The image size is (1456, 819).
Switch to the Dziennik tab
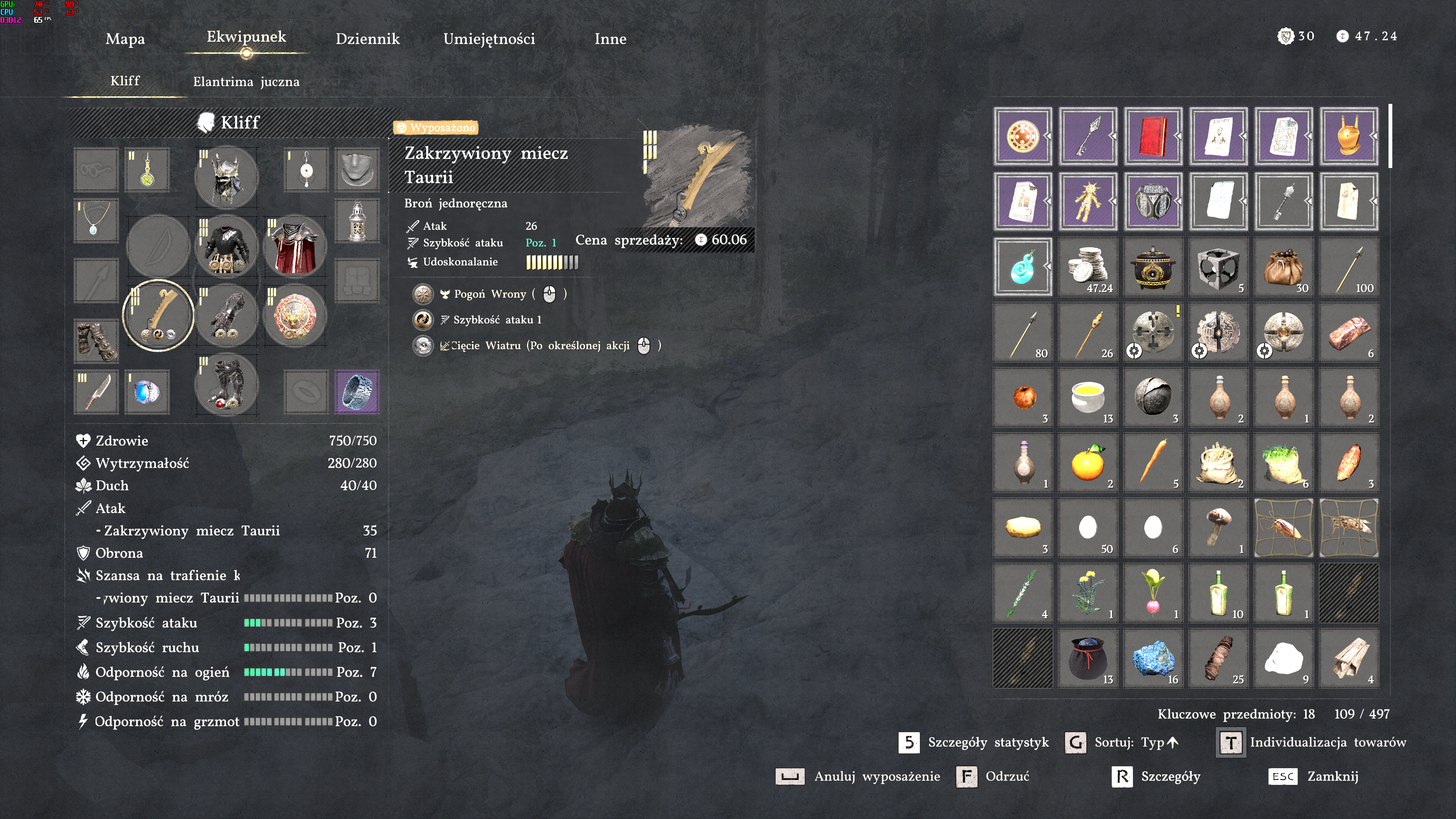(x=367, y=39)
